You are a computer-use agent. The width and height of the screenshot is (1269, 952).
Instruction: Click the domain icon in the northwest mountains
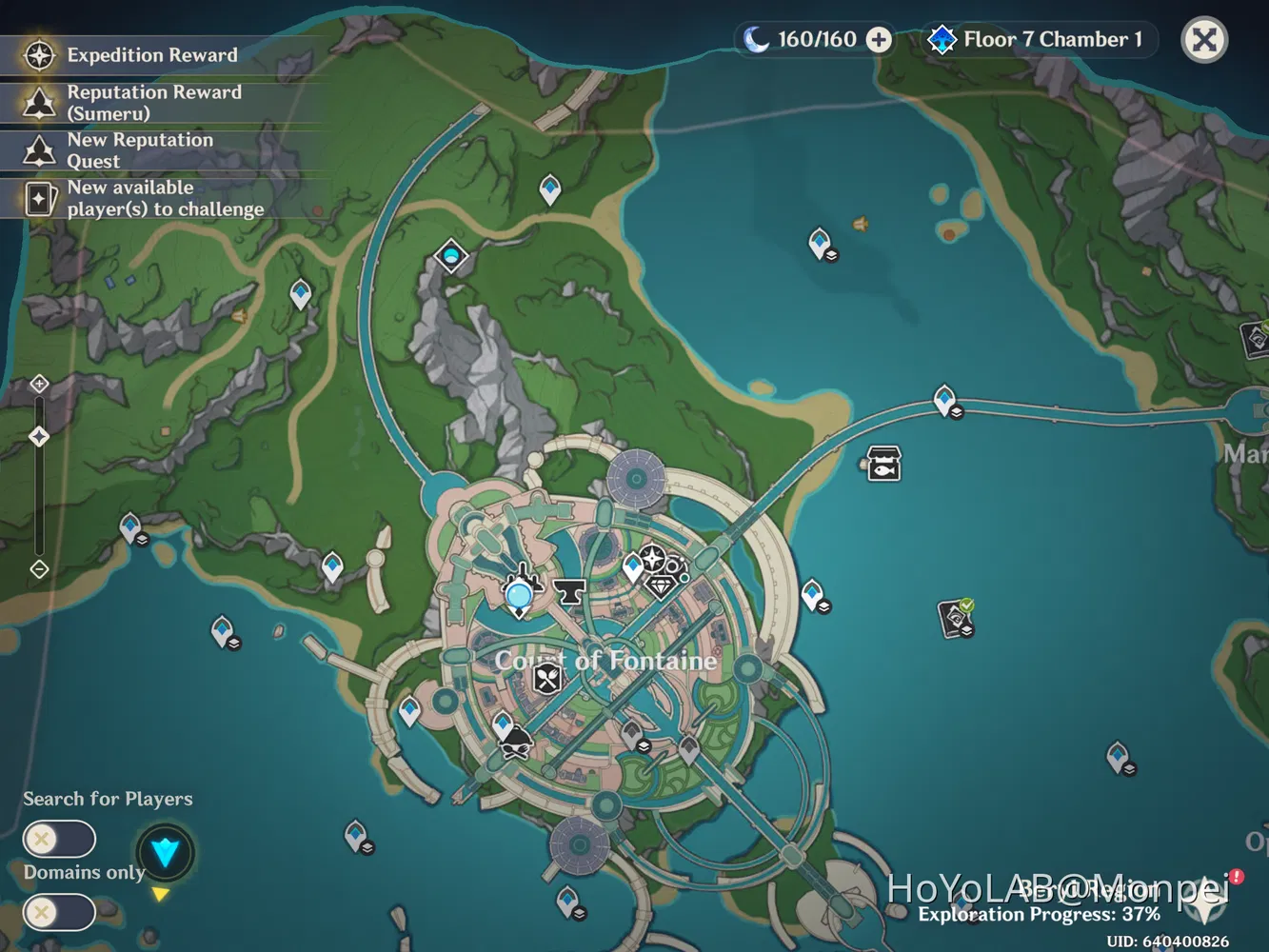(450, 255)
